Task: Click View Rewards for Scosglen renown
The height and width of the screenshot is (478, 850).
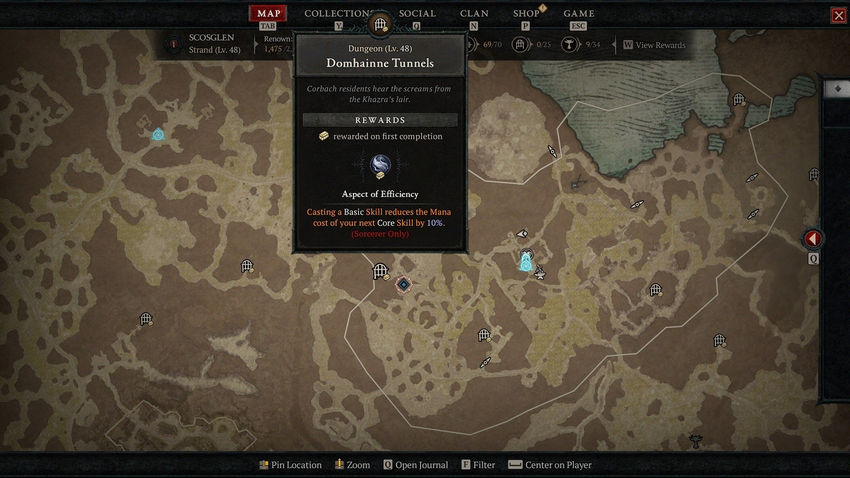Action: click(654, 45)
